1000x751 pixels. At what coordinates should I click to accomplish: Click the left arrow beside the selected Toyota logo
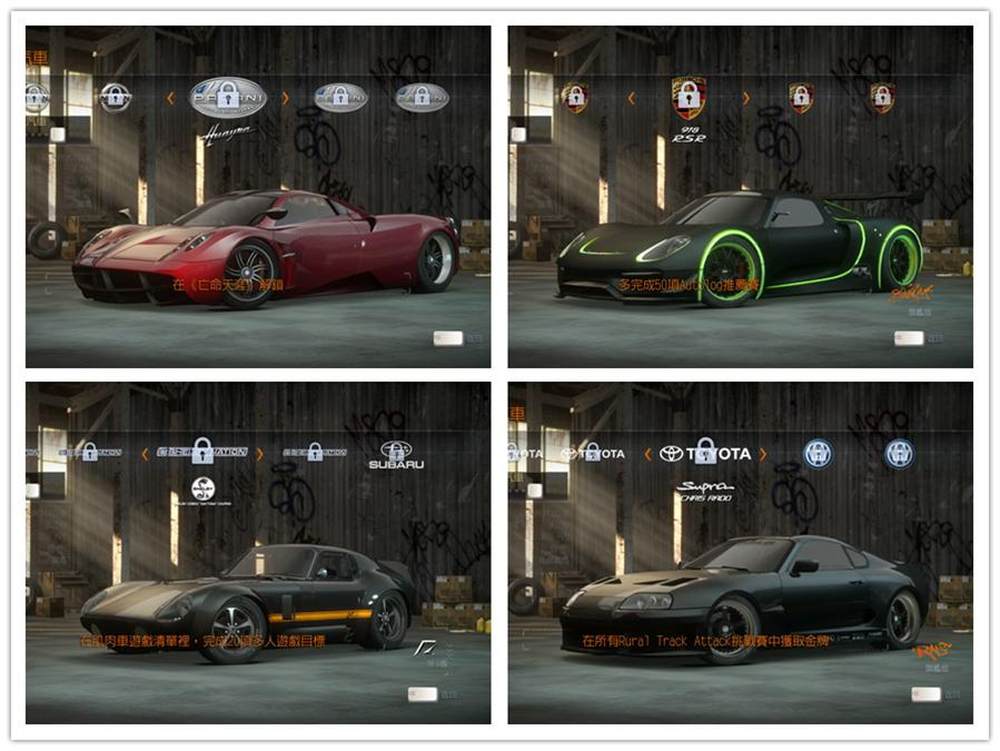[x=647, y=453]
